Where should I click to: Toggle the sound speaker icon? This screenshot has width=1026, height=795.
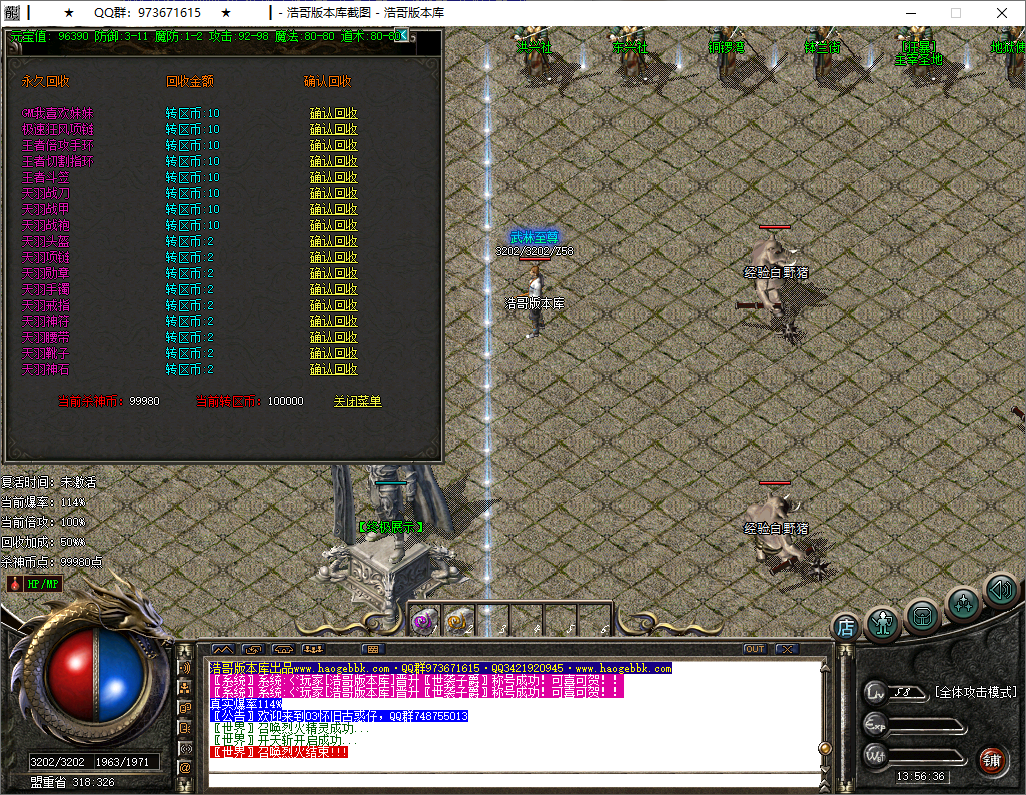point(1000,590)
